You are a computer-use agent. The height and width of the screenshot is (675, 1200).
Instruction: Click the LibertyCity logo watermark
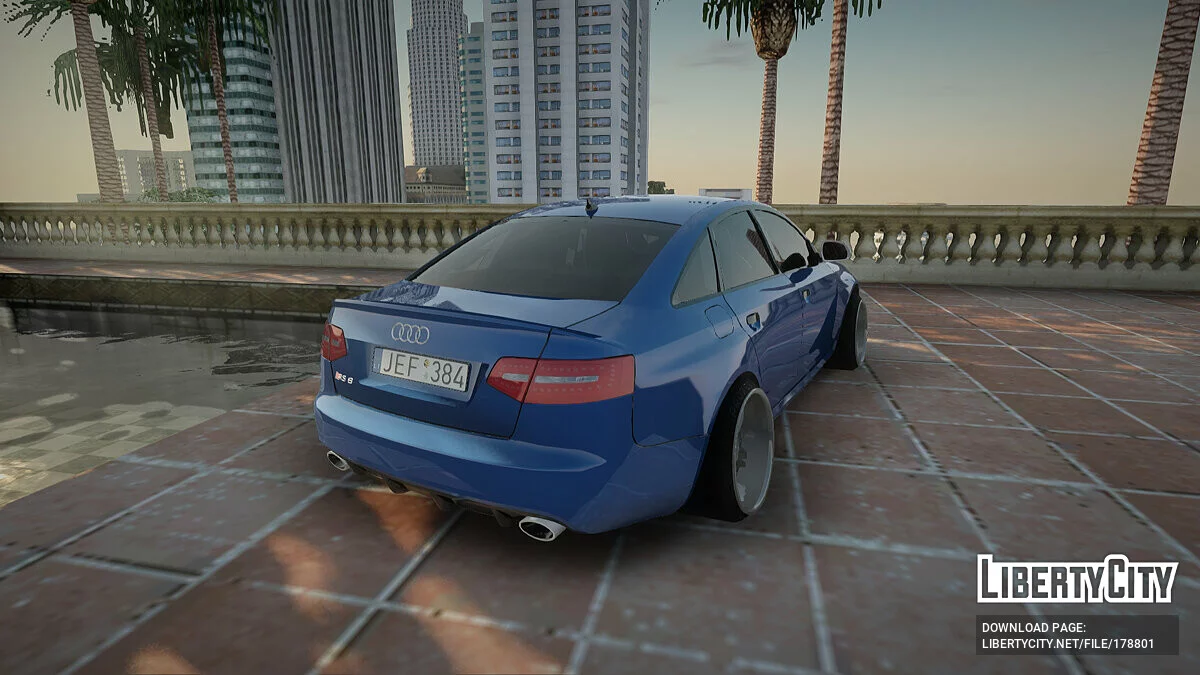[1077, 579]
